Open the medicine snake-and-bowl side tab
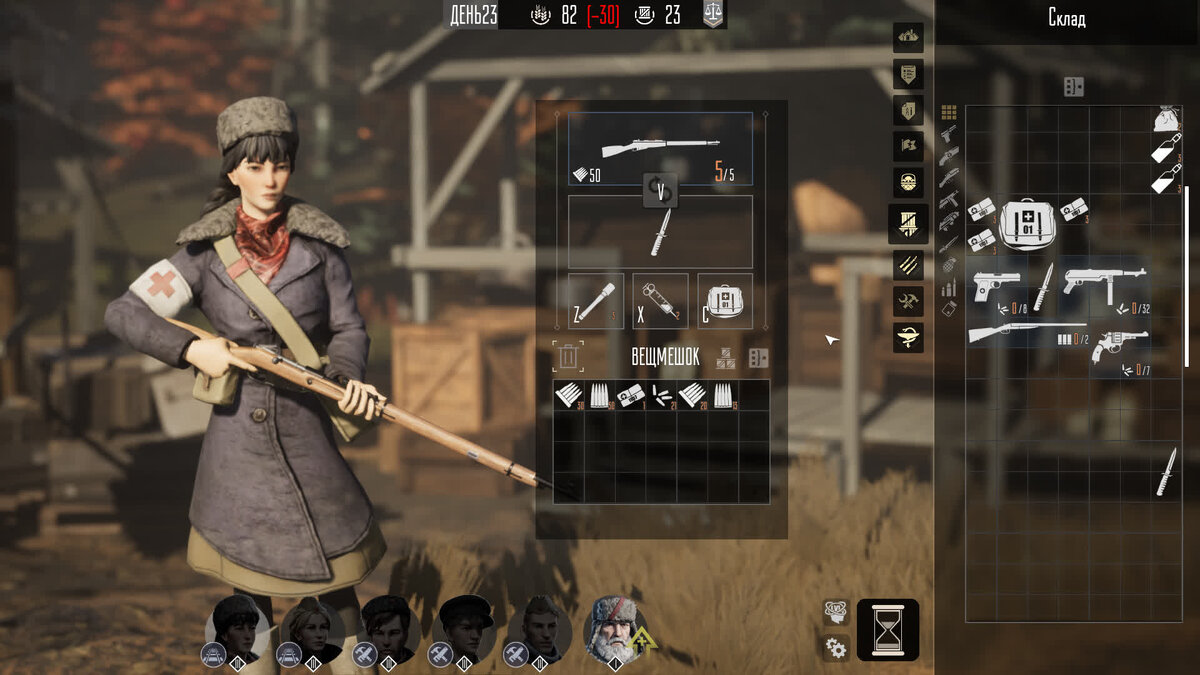Screen dimensions: 1200x675 pyautogui.click(x=909, y=338)
